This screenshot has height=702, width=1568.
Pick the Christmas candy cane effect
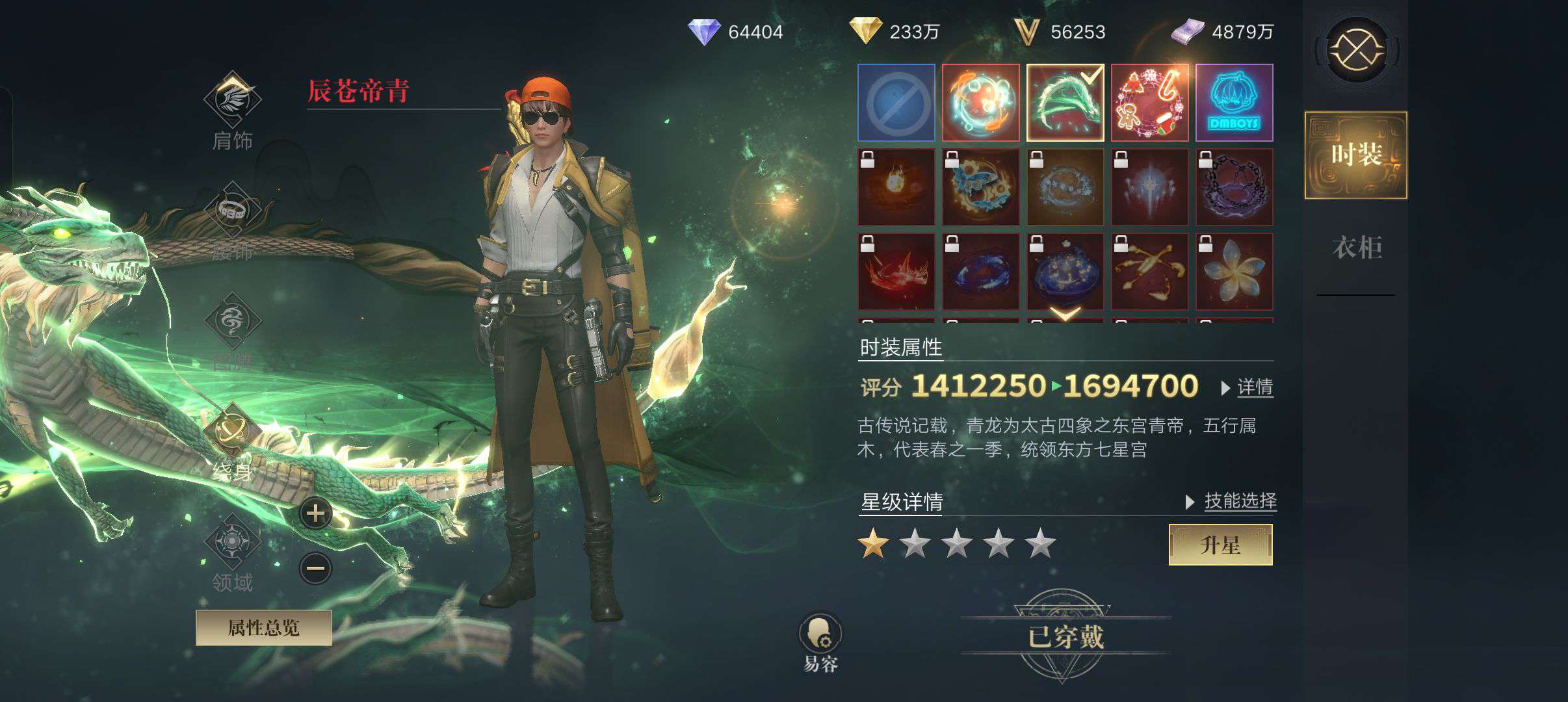(x=1149, y=103)
